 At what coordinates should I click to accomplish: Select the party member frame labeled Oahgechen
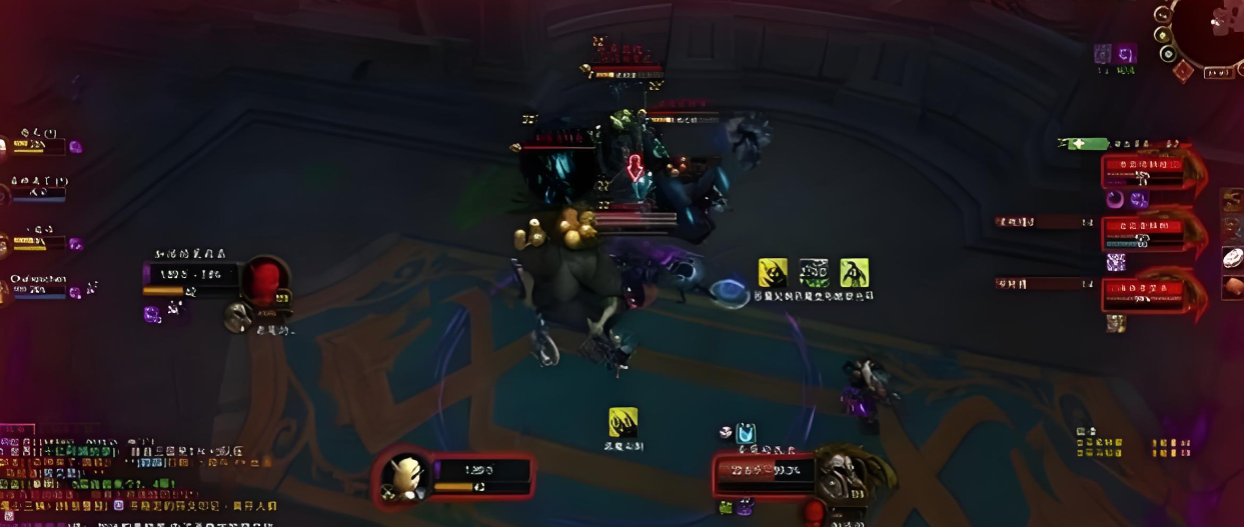pos(38,287)
